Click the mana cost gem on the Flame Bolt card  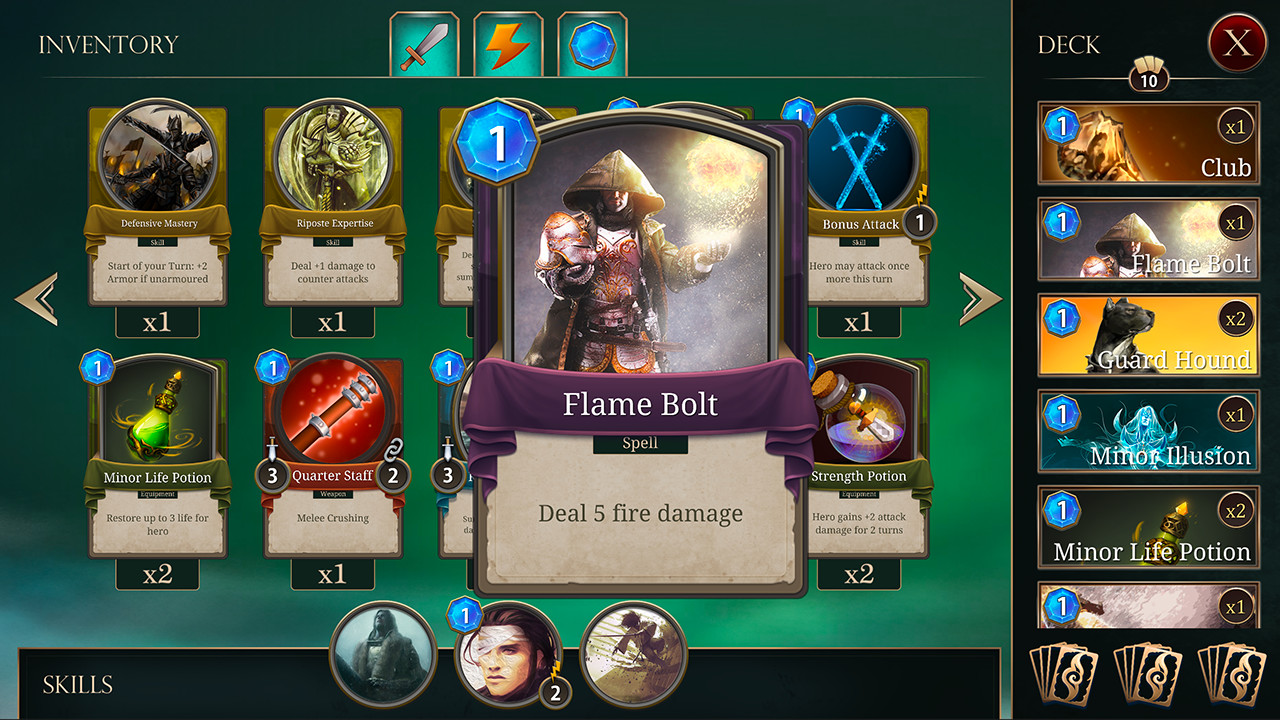[495, 142]
